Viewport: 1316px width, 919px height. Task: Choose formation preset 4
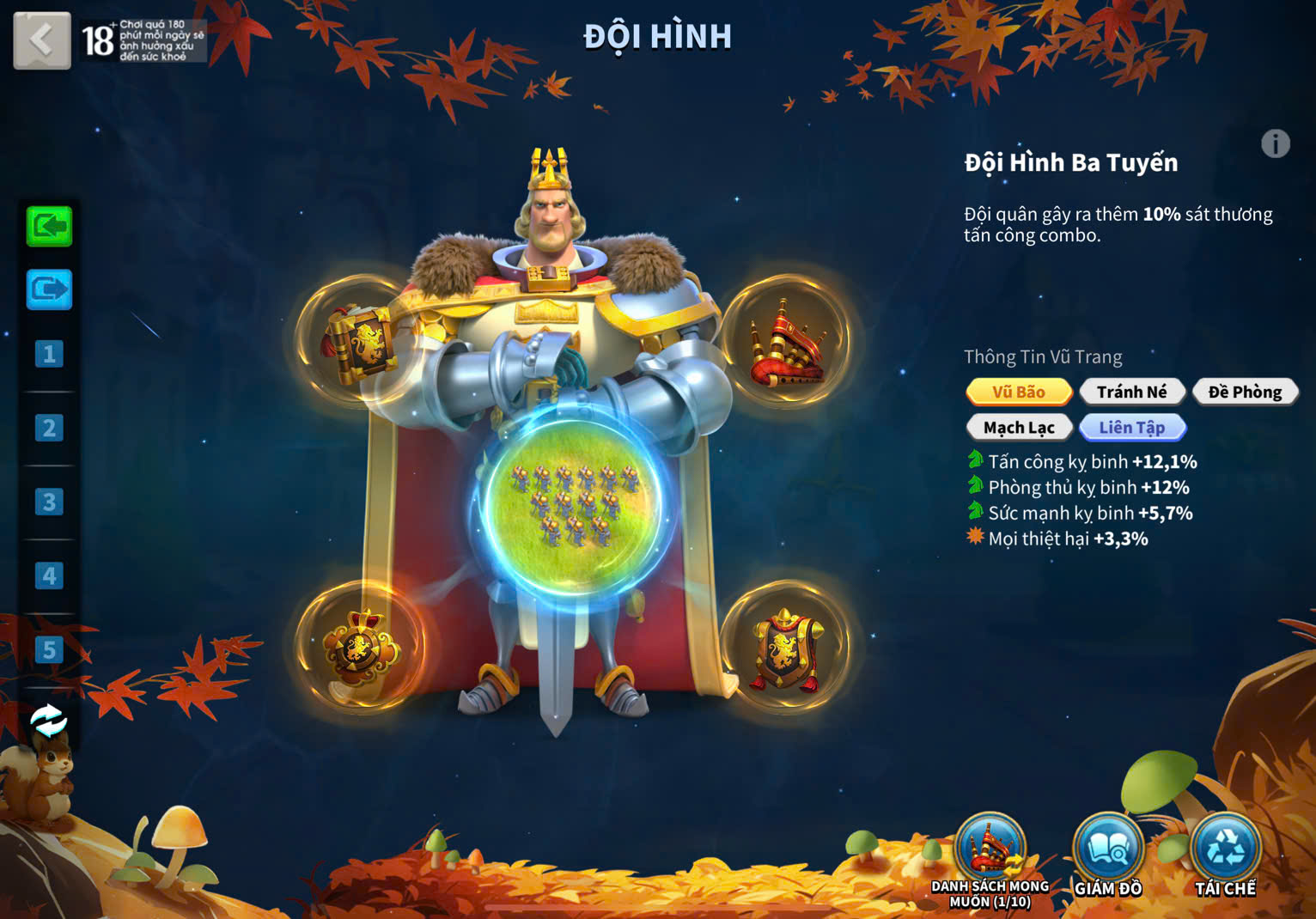(x=49, y=575)
